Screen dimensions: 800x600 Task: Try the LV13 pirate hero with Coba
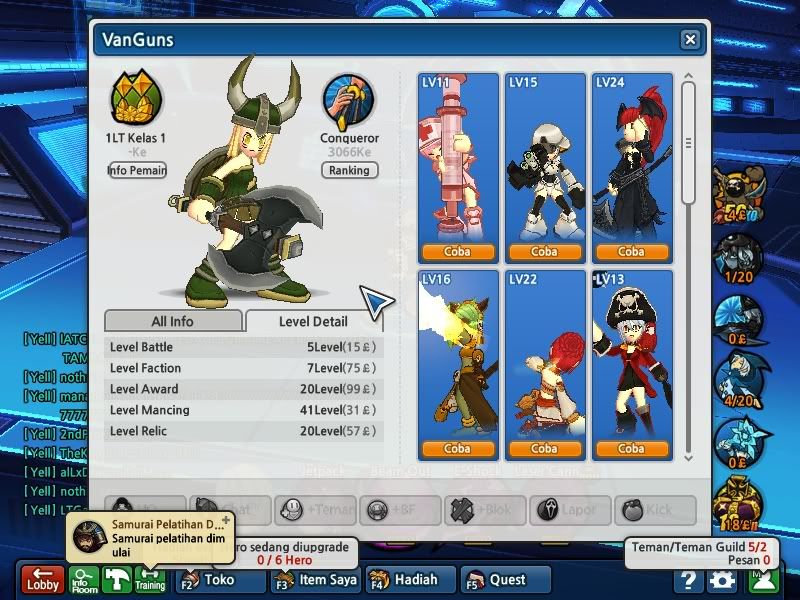pyautogui.click(x=631, y=449)
